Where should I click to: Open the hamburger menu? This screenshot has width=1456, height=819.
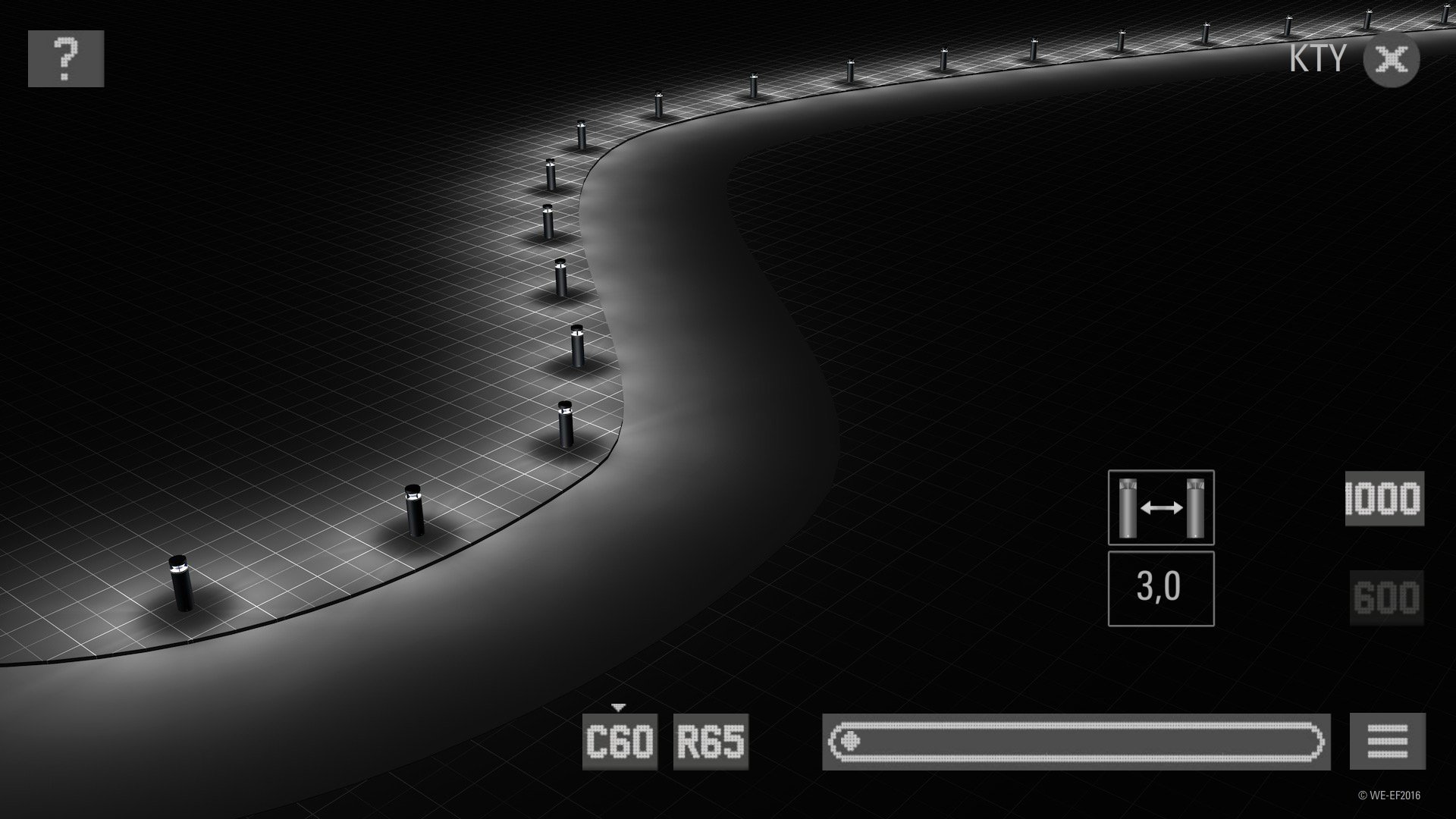pyautogui.click(x=1388, y=742)
